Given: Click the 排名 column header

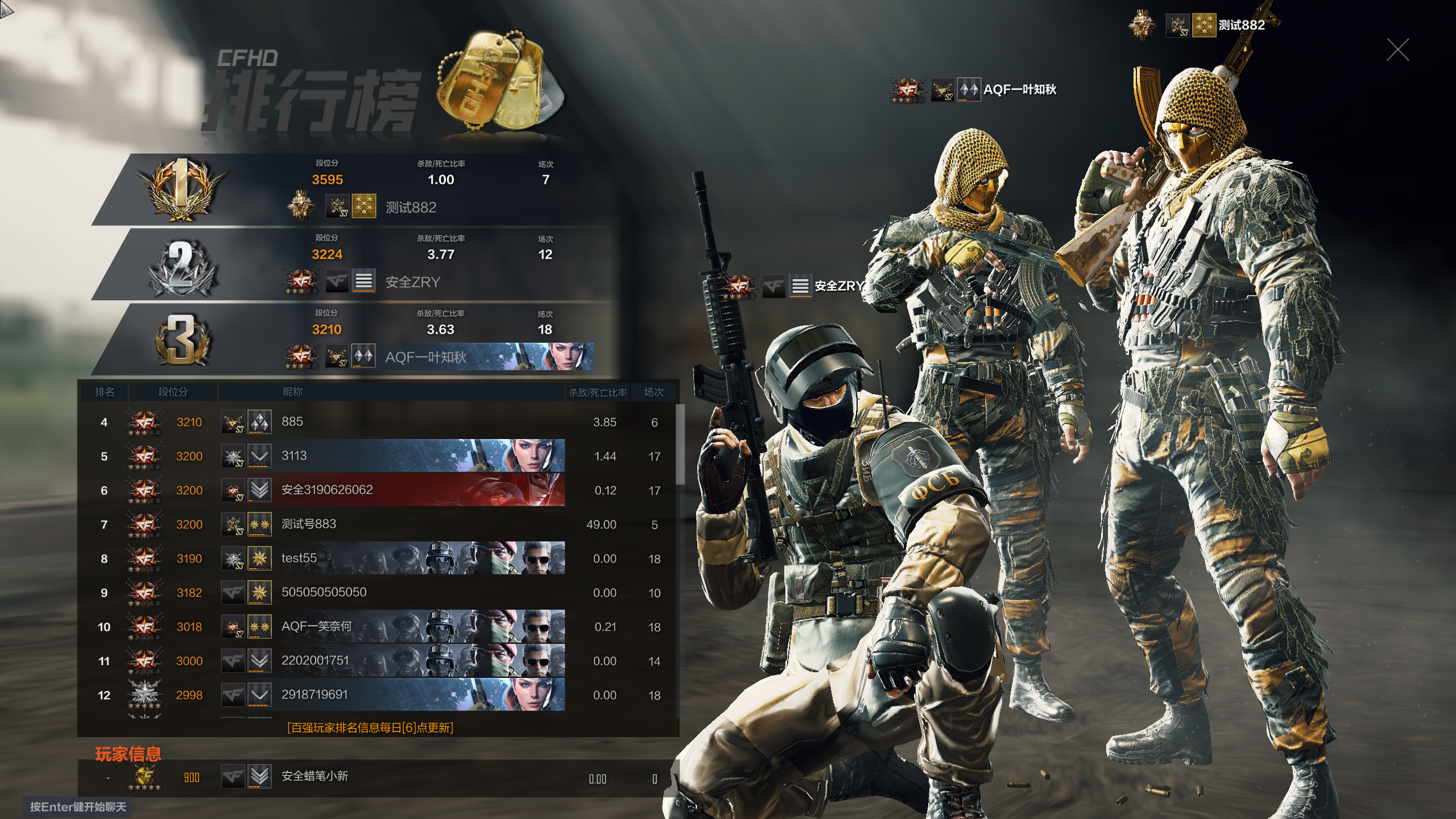Looking at the screenshot, I should tap(105, 392).
